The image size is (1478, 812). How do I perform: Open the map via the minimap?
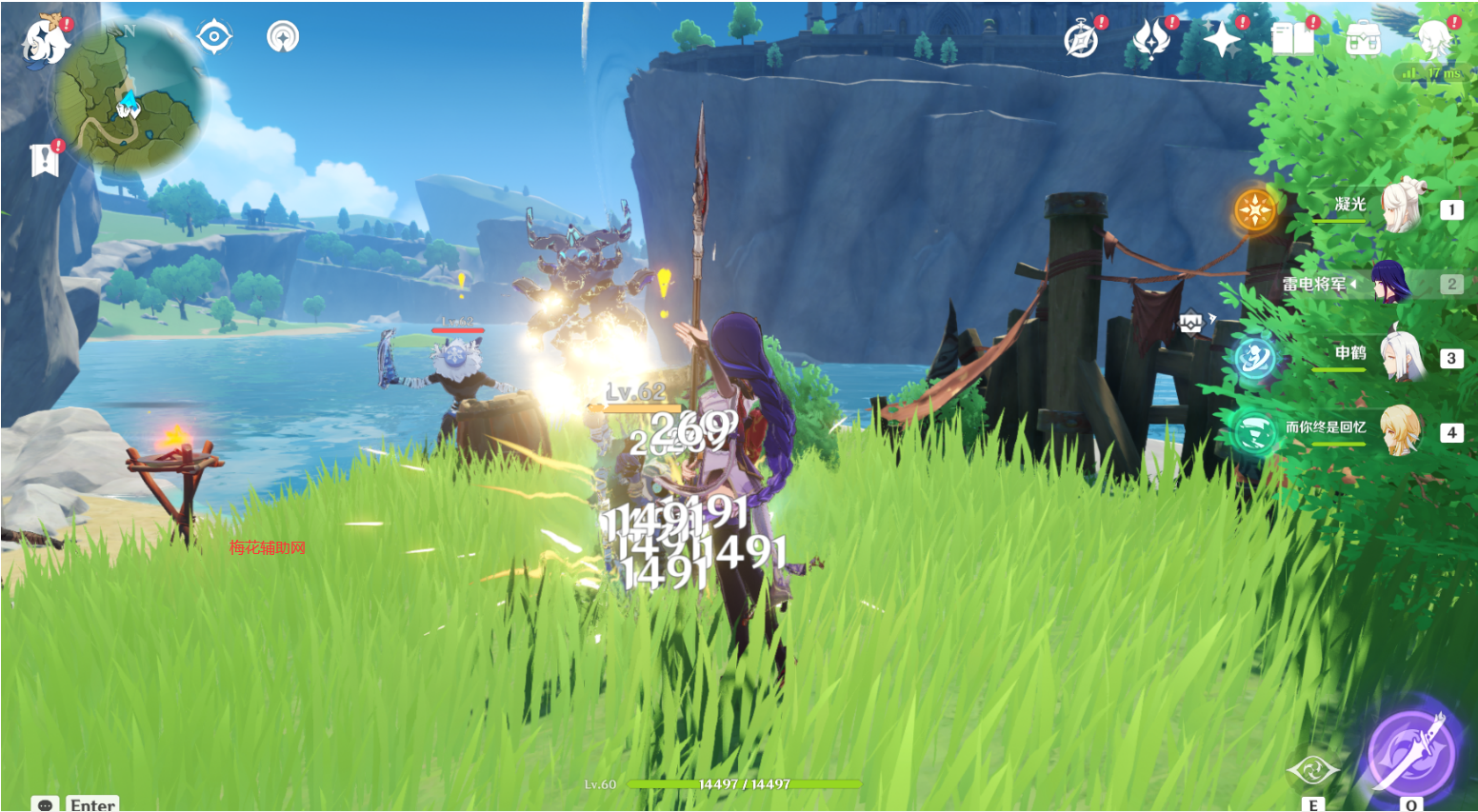tap(129, 100)
